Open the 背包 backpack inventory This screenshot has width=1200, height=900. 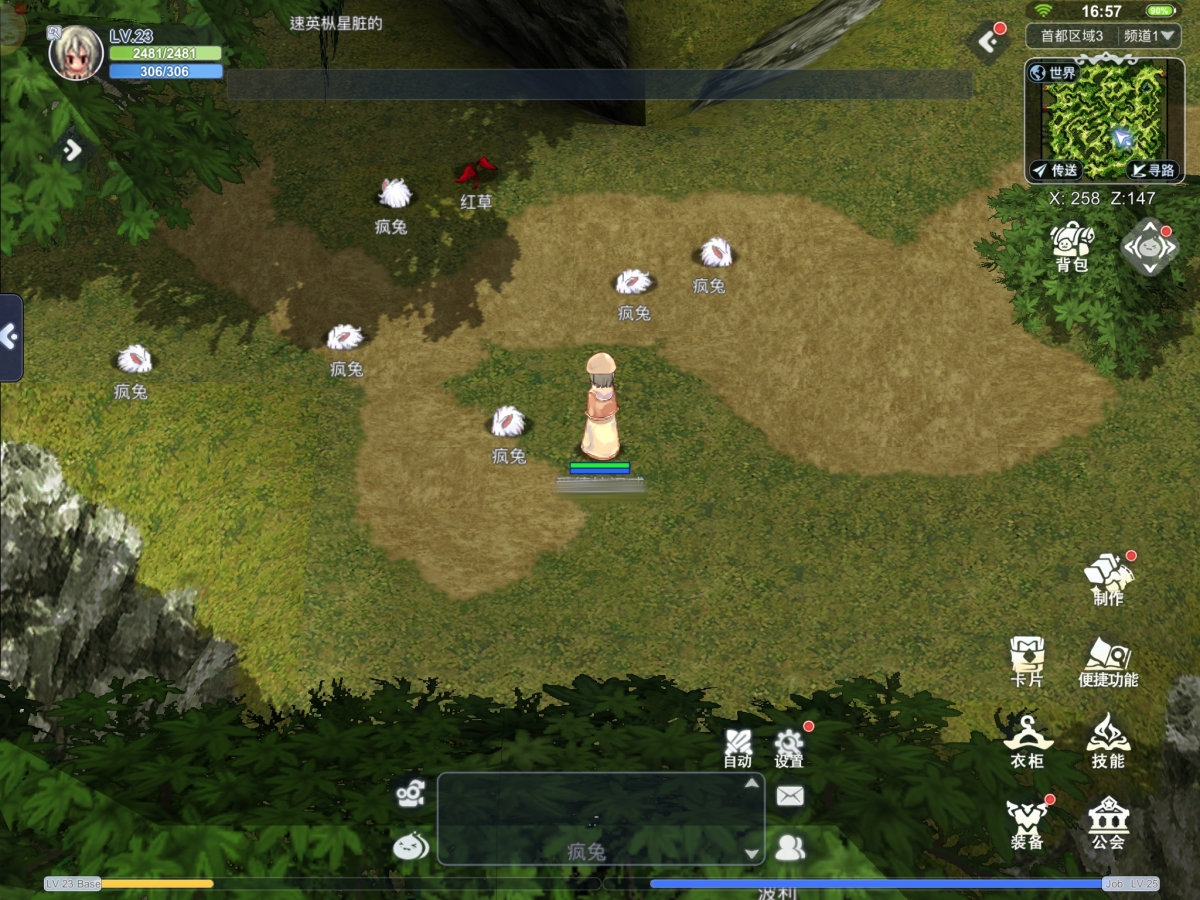pyautogui.click(x=1071, y=246)
